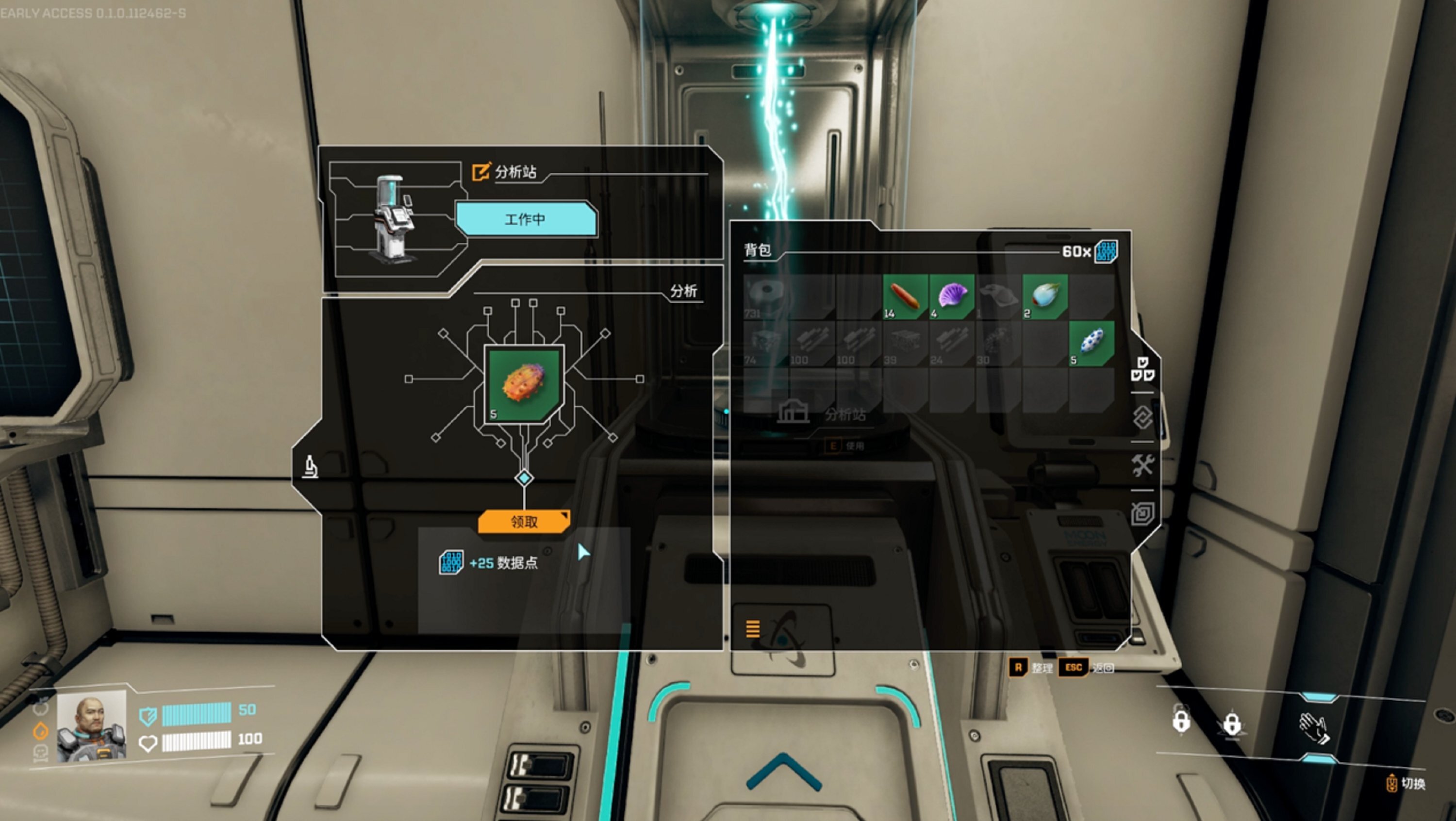Image resolution: width=1456 pixels, height=821 pixels.
Task: Click the player character portrait
Action: point(92,727)
